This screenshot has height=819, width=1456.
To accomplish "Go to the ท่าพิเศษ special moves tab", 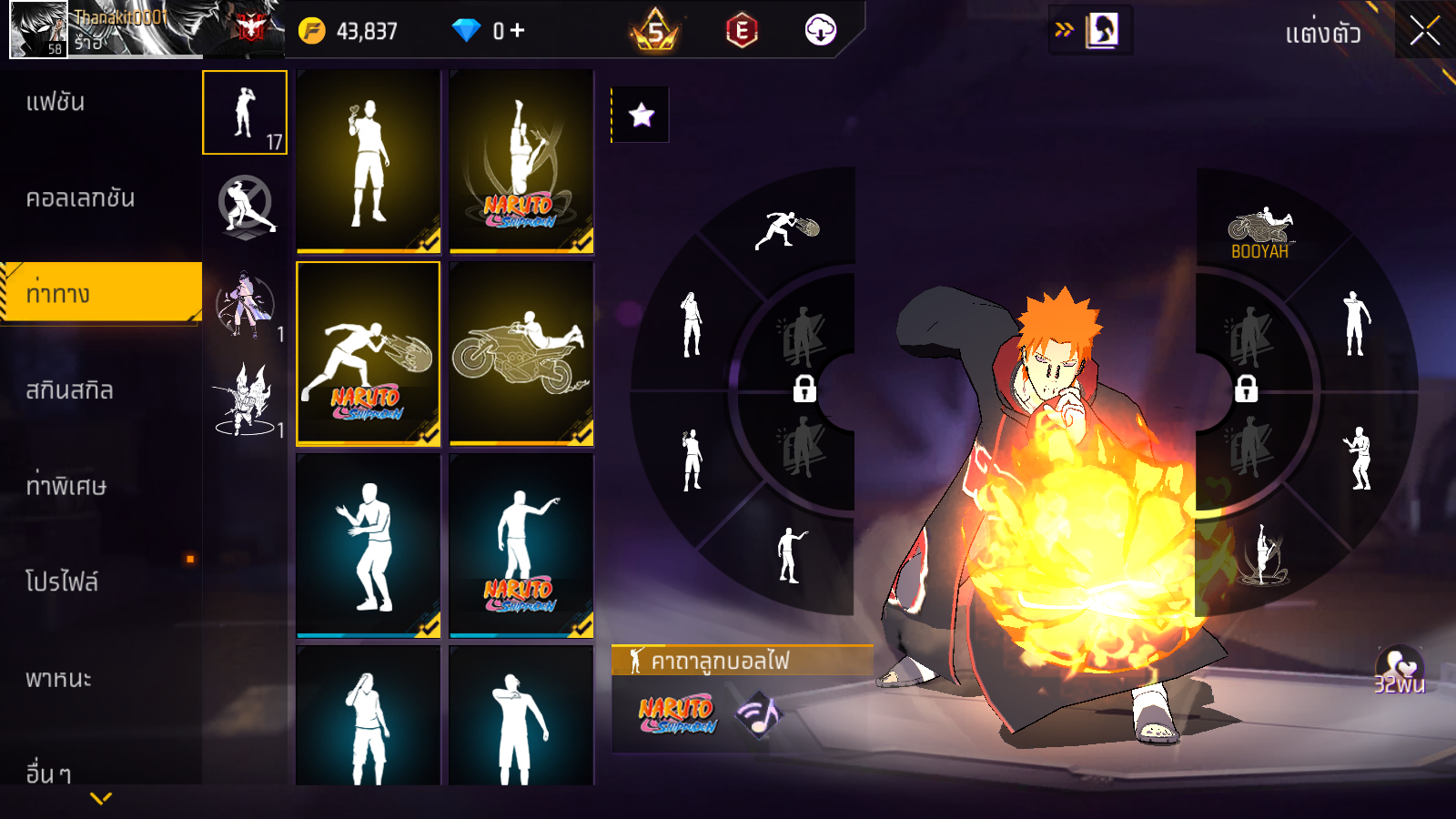I will (66, 486).
